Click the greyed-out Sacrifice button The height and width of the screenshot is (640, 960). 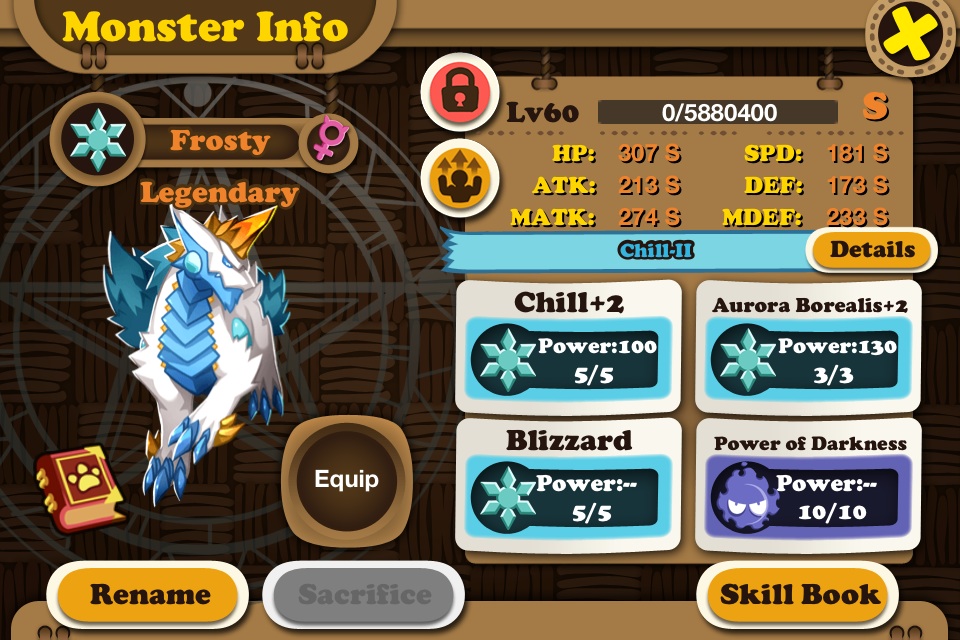pyautogui.click(x=364, y=595)
